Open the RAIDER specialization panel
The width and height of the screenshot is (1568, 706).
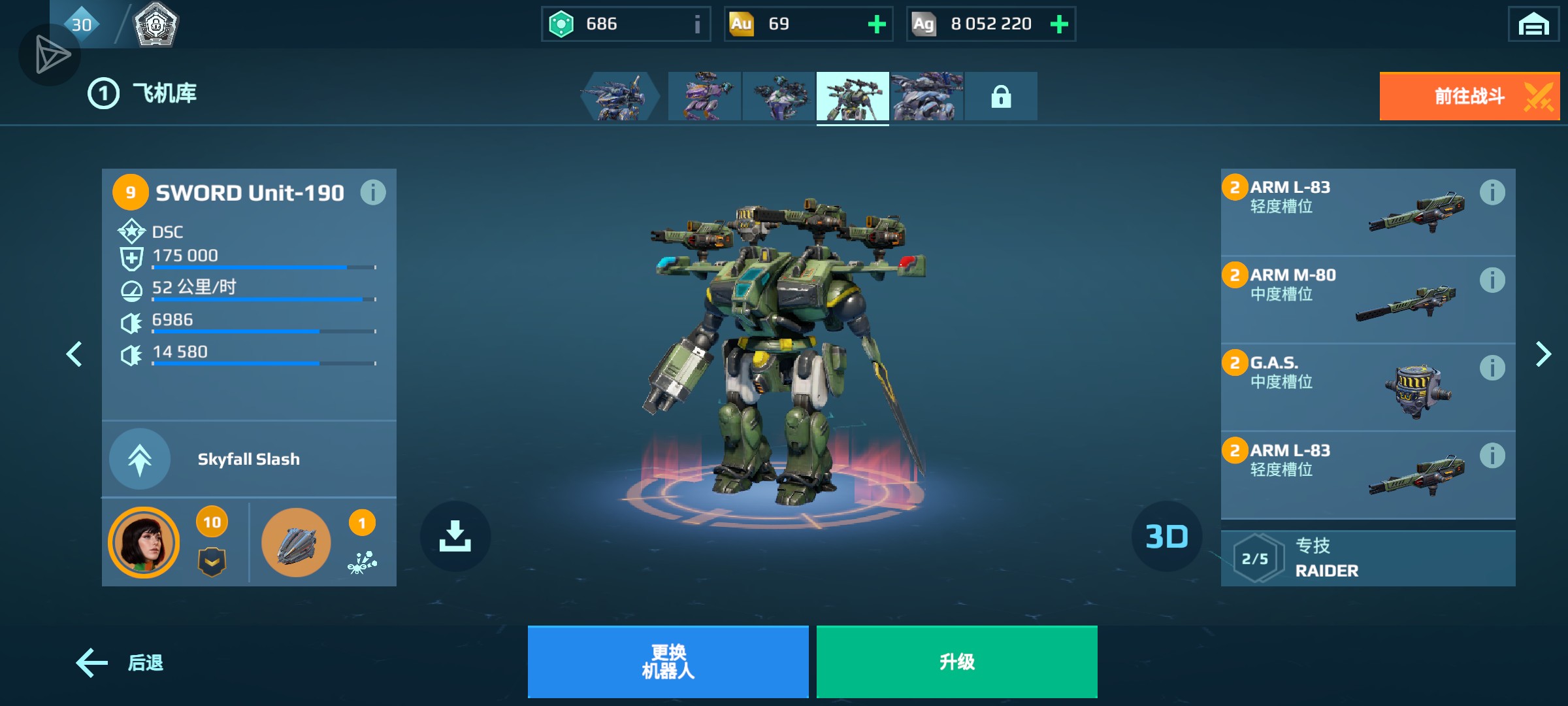pos(1367,559)
